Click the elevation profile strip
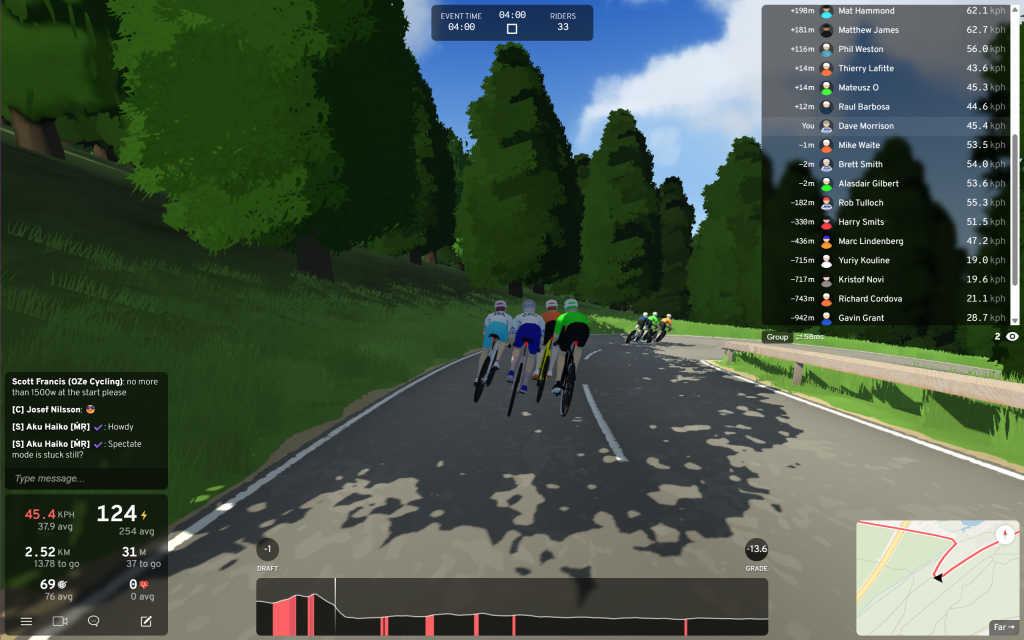 [x=512, y=606]
